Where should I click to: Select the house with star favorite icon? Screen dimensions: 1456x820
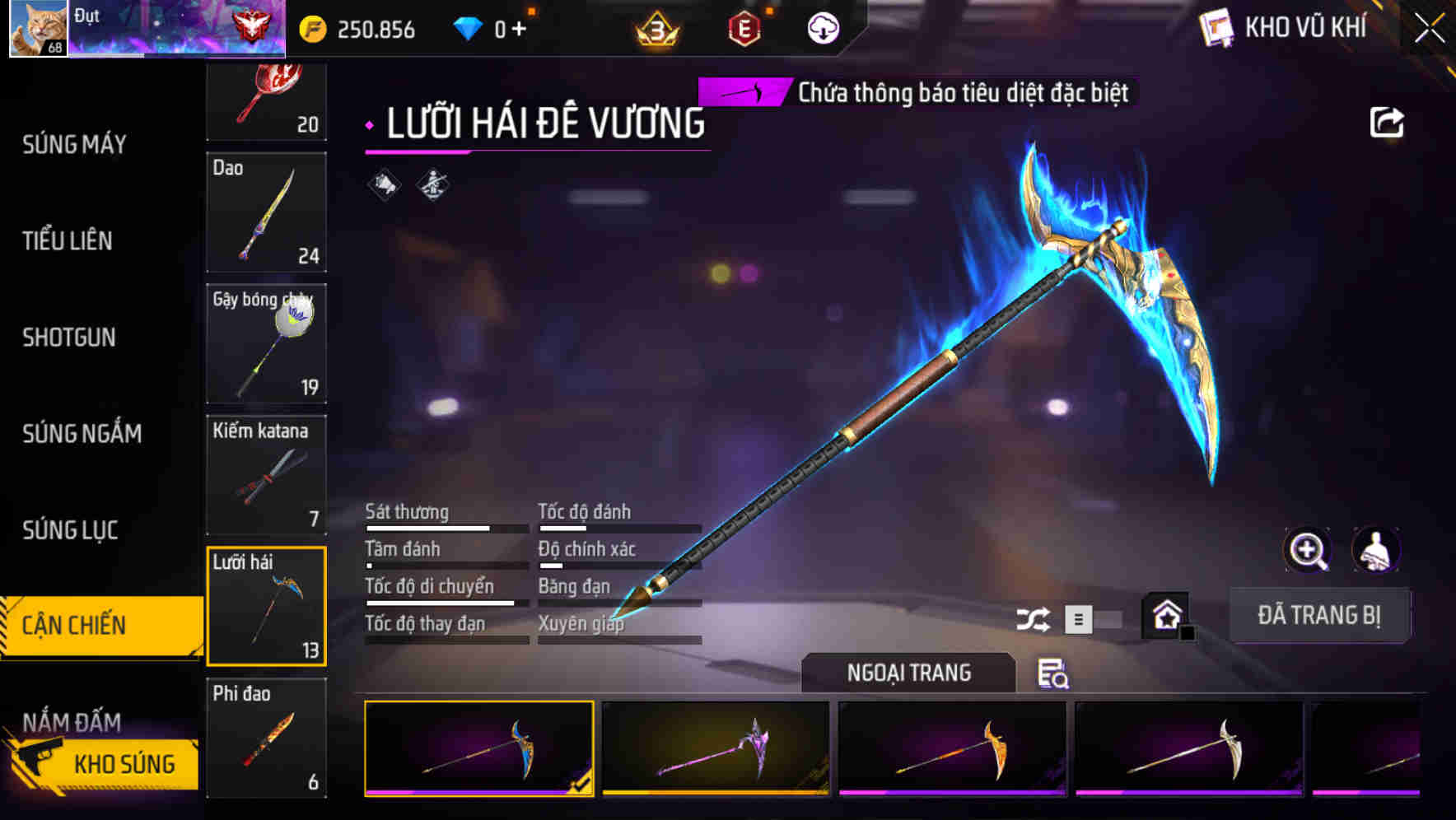1166,615
